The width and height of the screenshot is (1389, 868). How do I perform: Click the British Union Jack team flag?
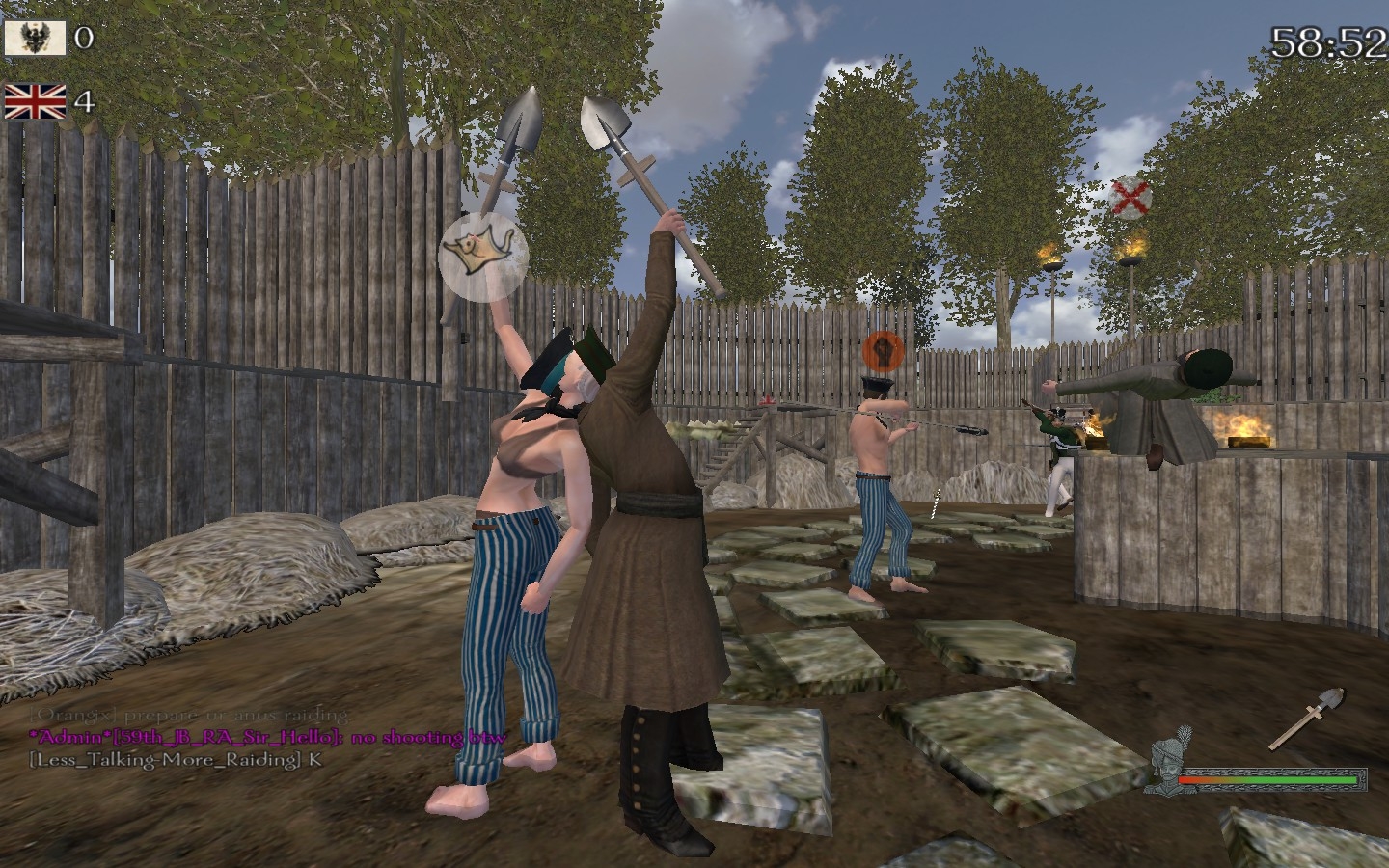click(x=35, y=100)
